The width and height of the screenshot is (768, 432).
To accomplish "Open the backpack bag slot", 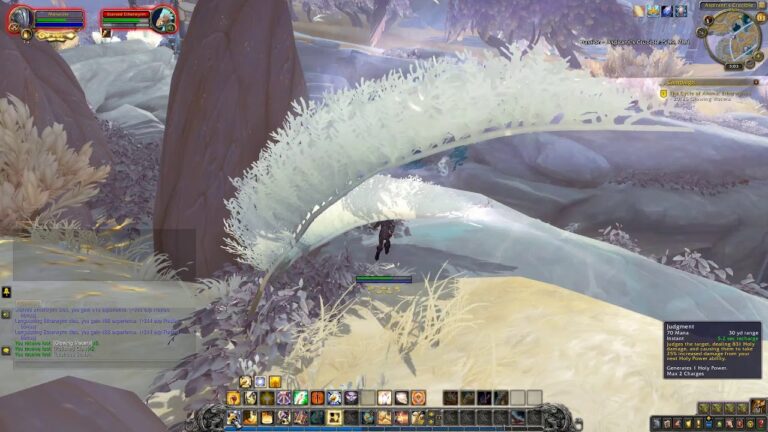I will coord(760,408).
